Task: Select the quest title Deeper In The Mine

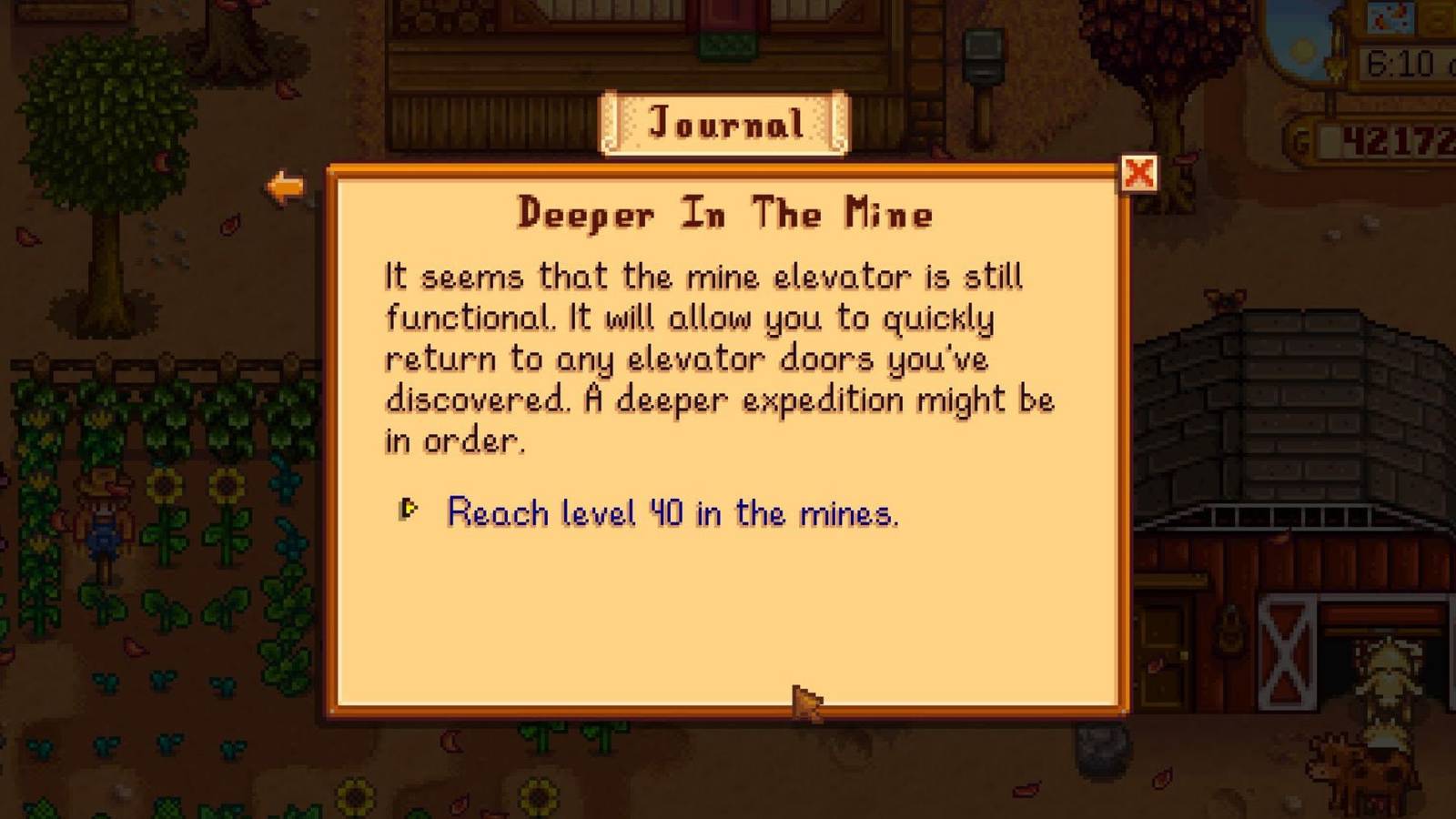Action: tap(726, 212)
